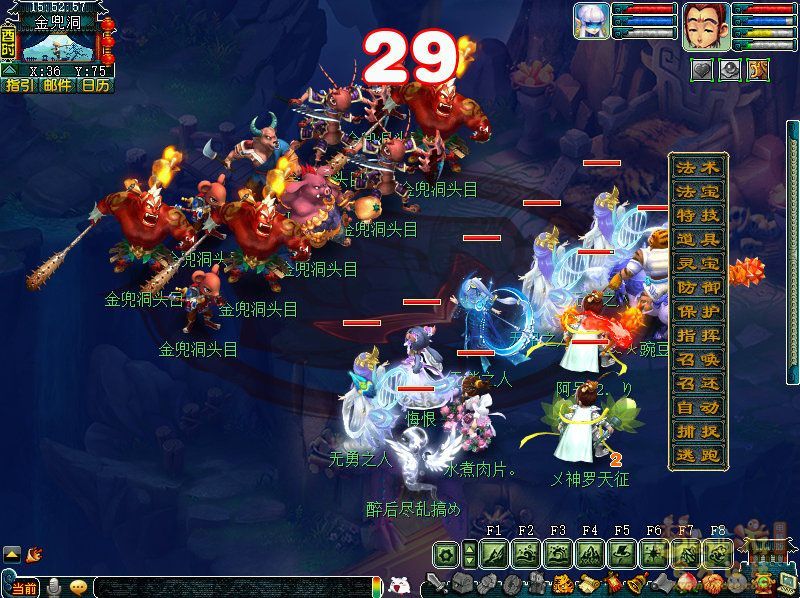Open the 指挥 (Command) option
This screenshot has height=598, width=800.
(x=697, y=335)
